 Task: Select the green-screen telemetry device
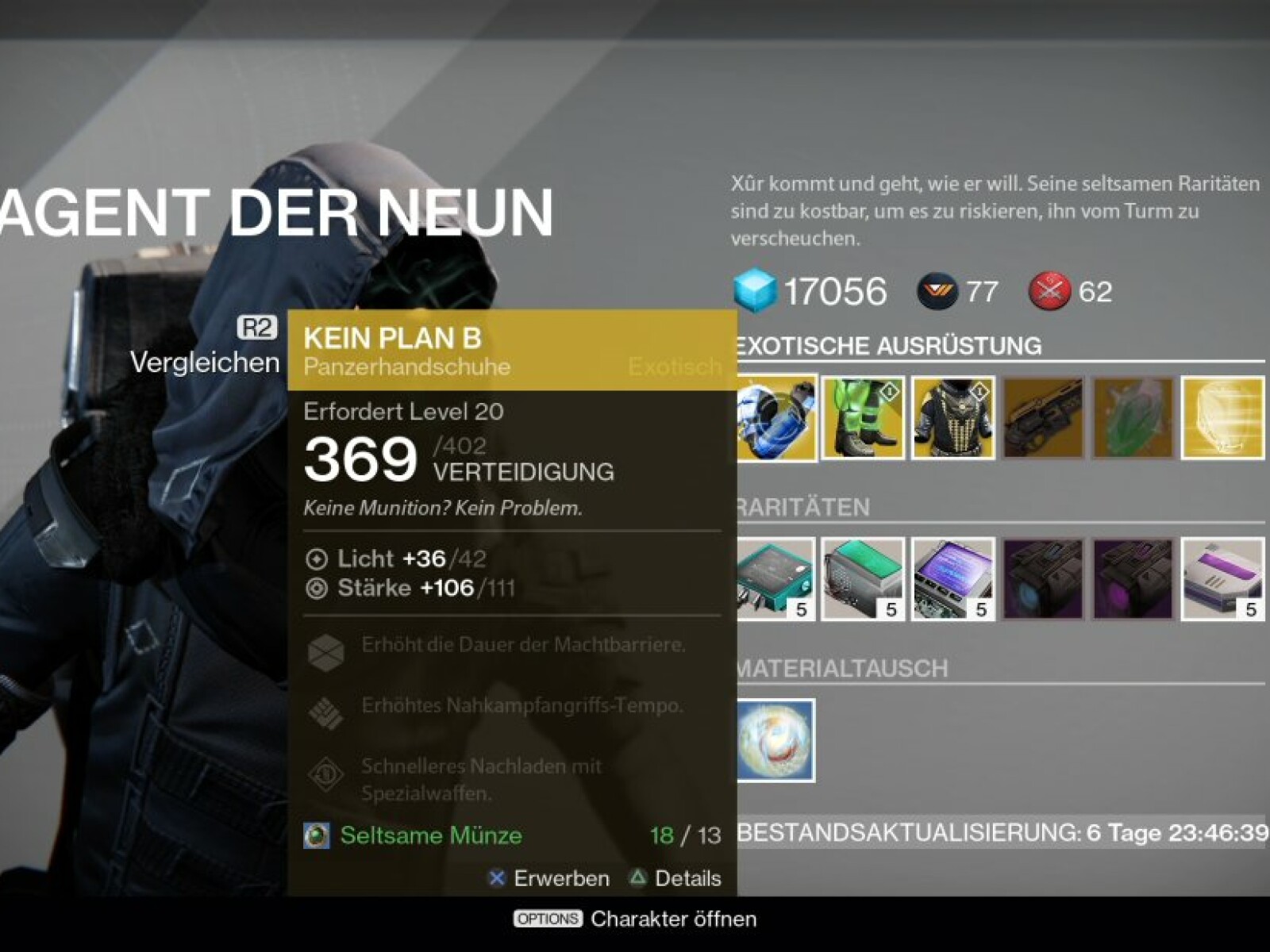[x=863, y=579]
